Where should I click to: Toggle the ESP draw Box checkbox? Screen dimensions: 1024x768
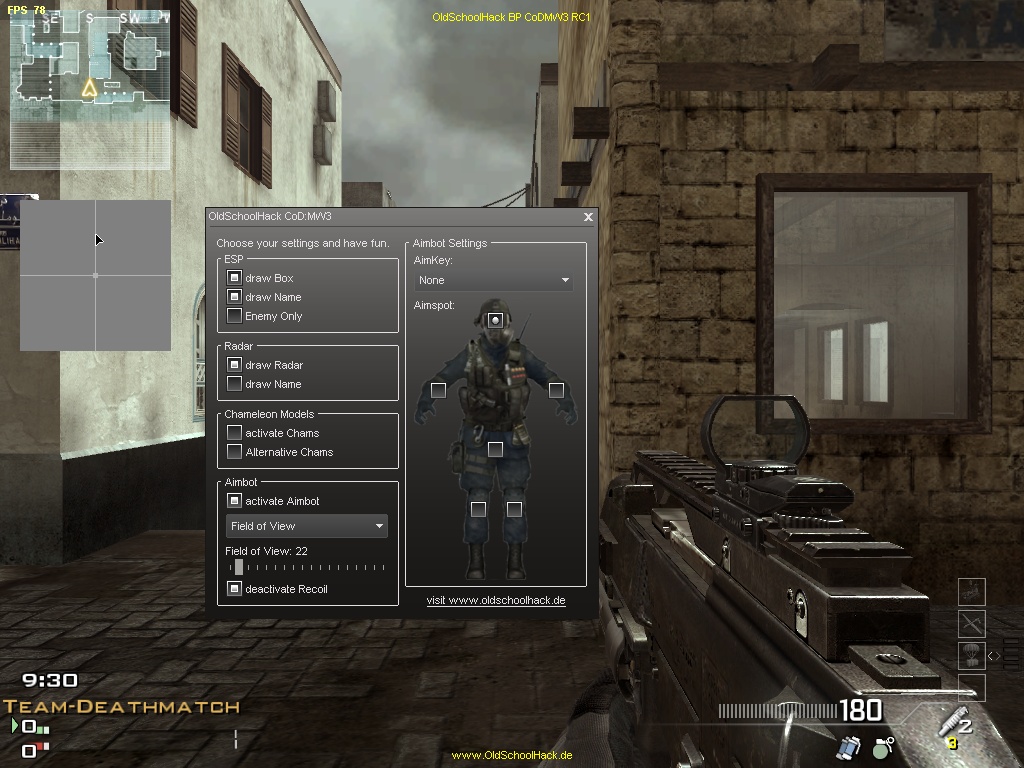point(234,278)
